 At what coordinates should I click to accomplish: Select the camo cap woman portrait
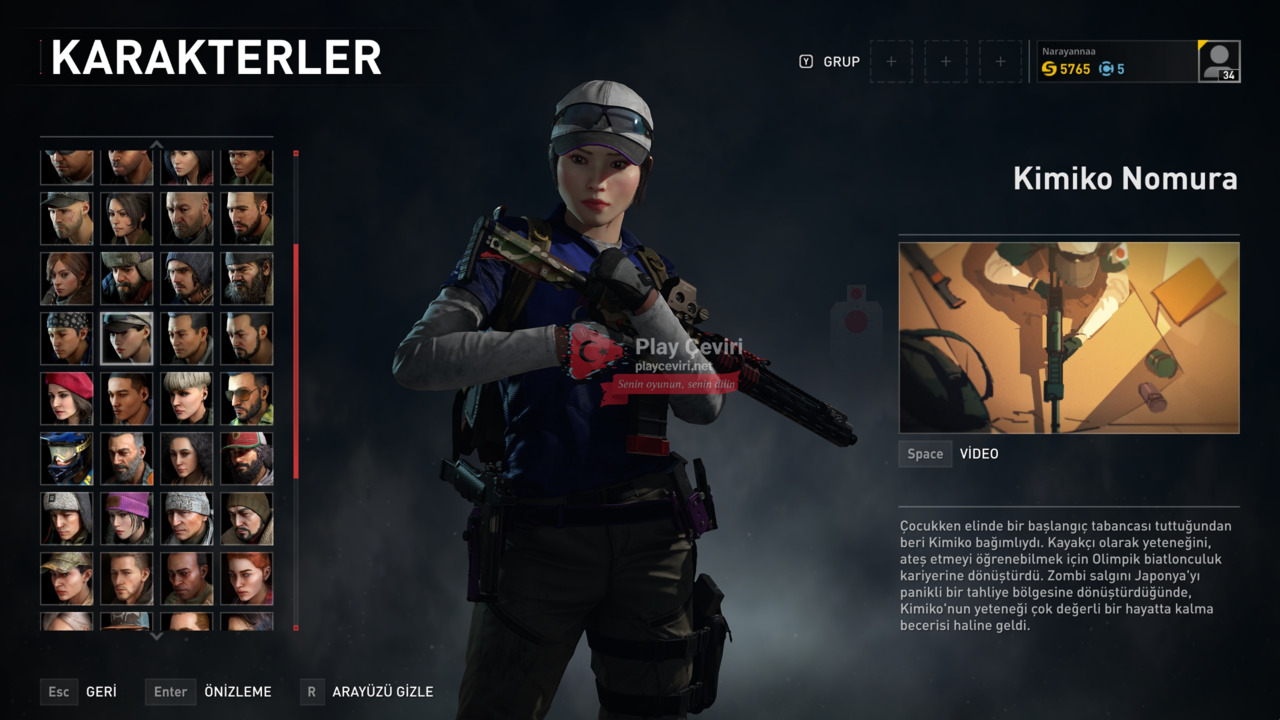point(67,578)
